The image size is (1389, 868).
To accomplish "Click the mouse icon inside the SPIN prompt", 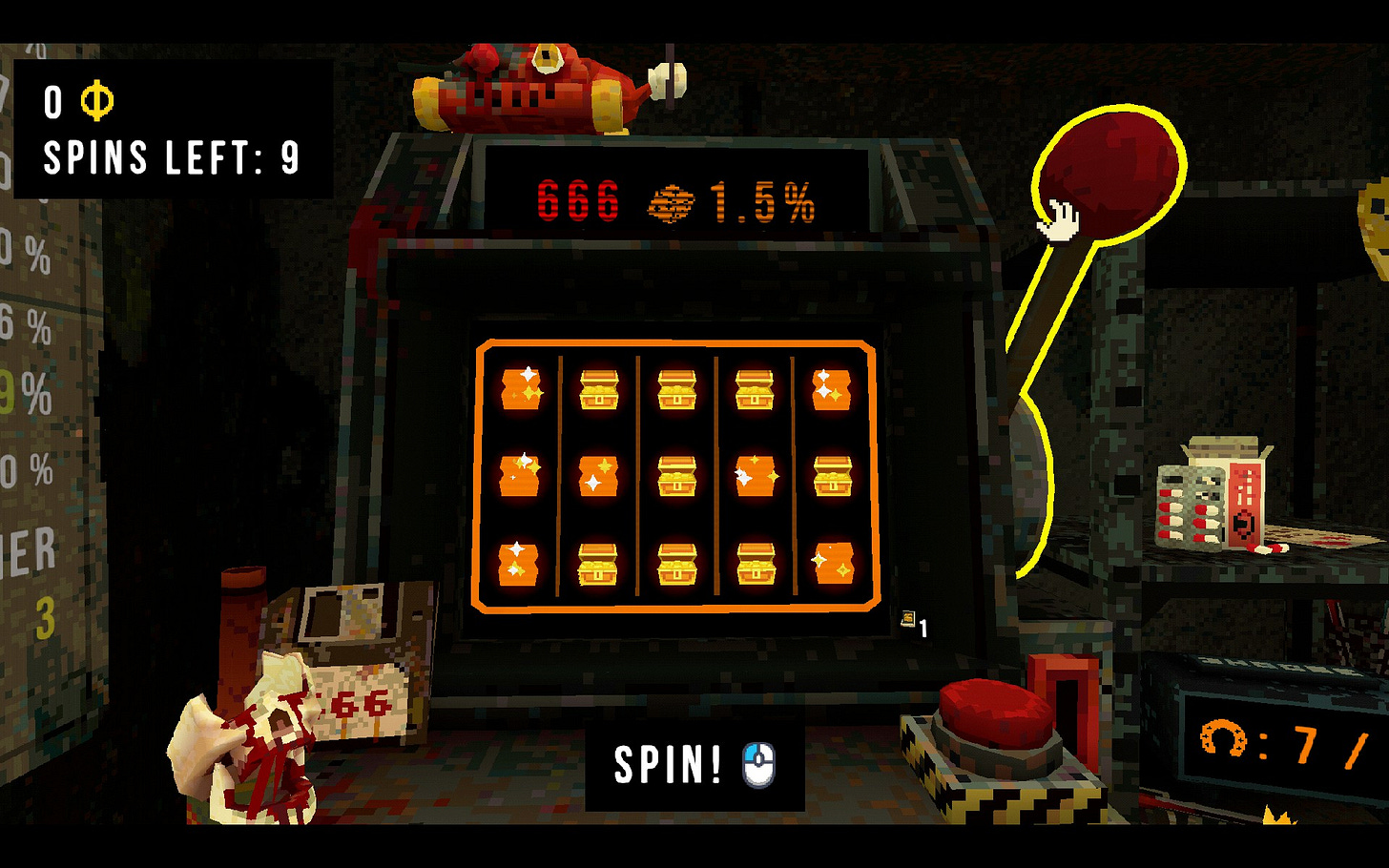I will tap(757, 763).
